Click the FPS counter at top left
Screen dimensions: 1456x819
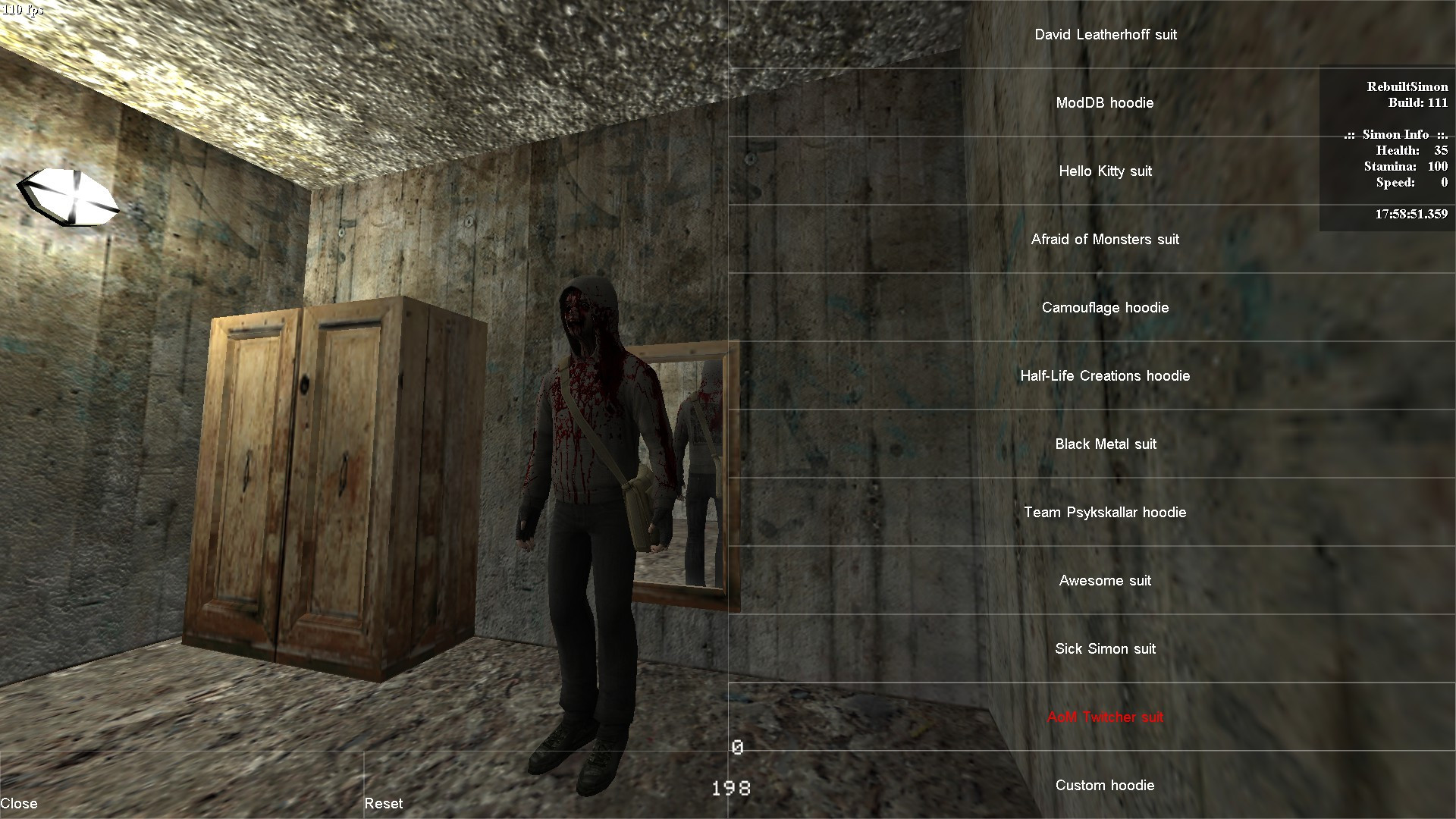[23, 9]
